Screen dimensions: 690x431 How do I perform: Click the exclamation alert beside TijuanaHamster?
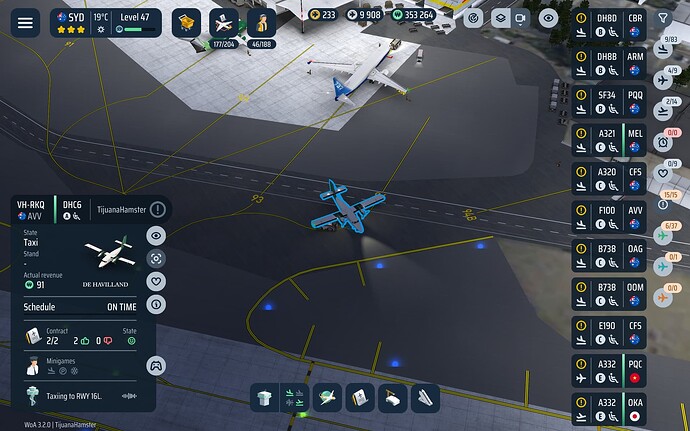[x=158, y=209]
